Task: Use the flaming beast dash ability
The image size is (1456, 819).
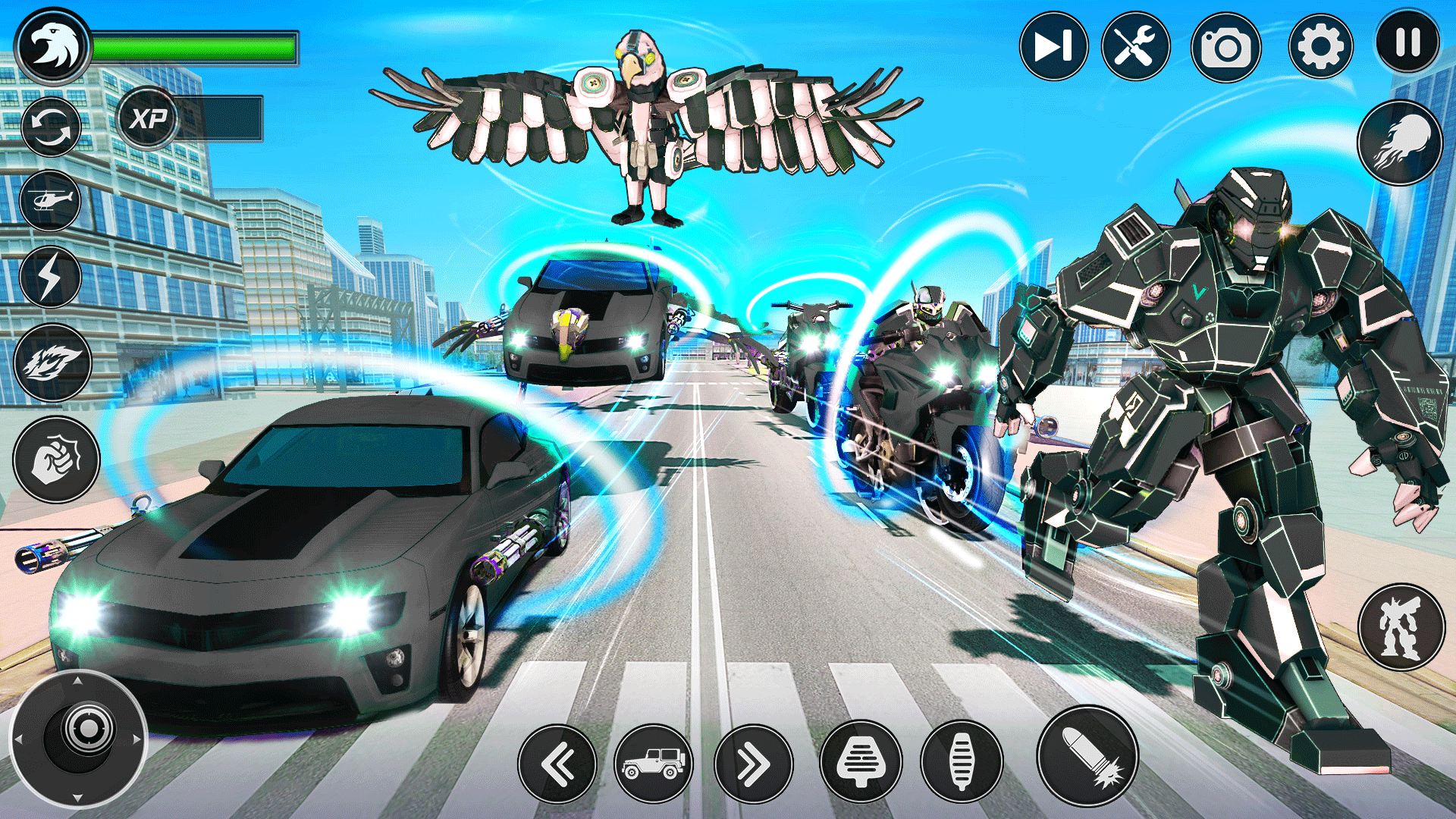Action: tap(52, 362)
